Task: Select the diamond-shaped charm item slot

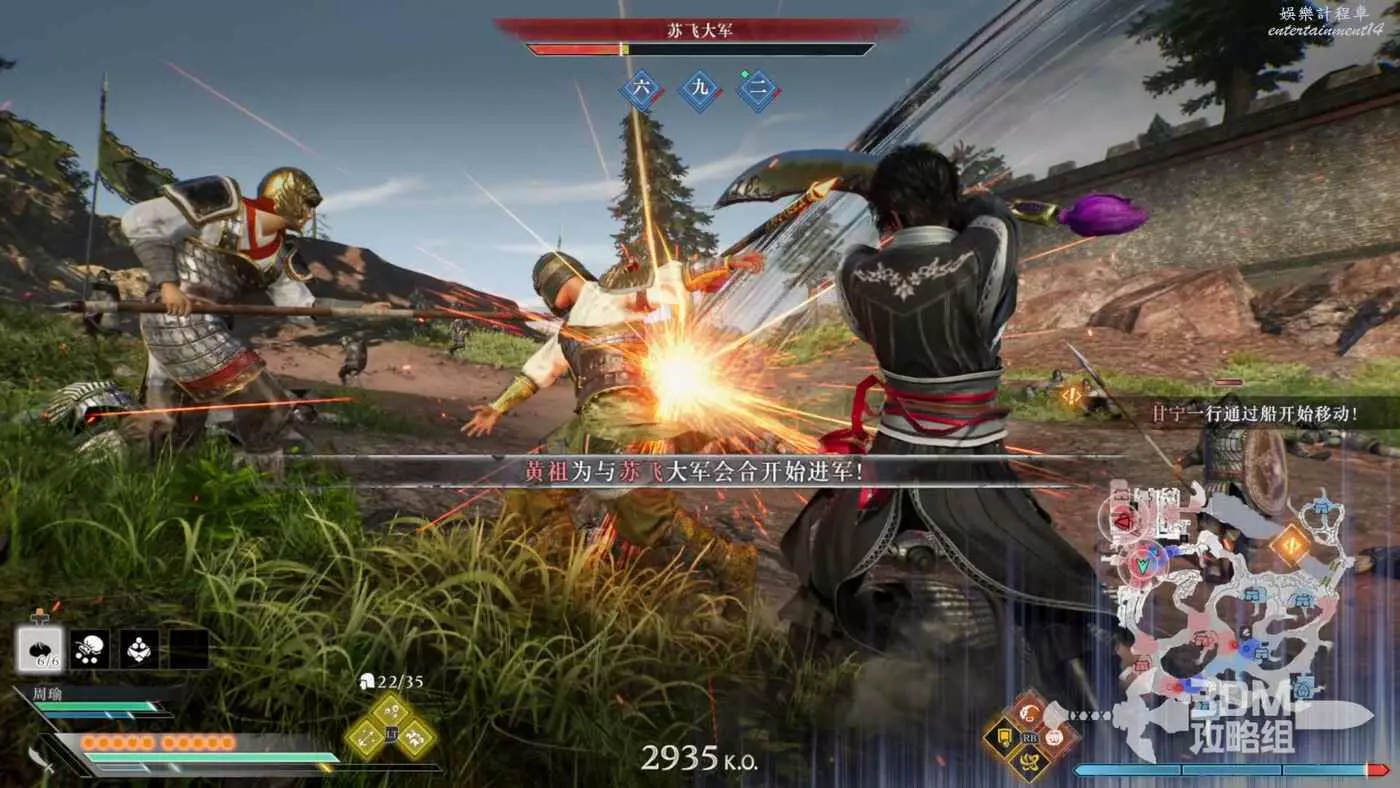Action: pyautogui.click(x=139, y=649)
